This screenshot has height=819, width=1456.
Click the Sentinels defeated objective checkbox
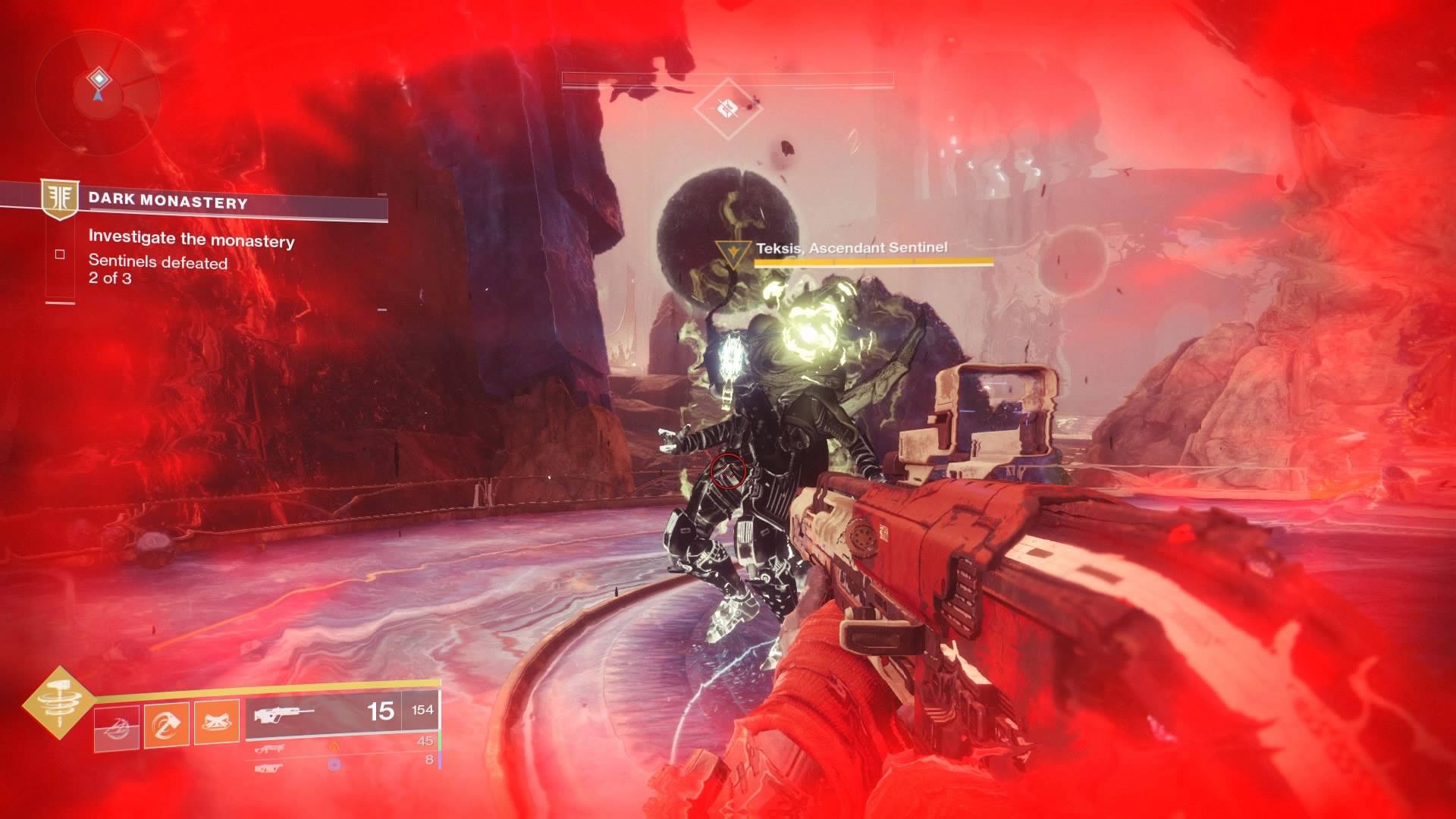coord(60,255)
